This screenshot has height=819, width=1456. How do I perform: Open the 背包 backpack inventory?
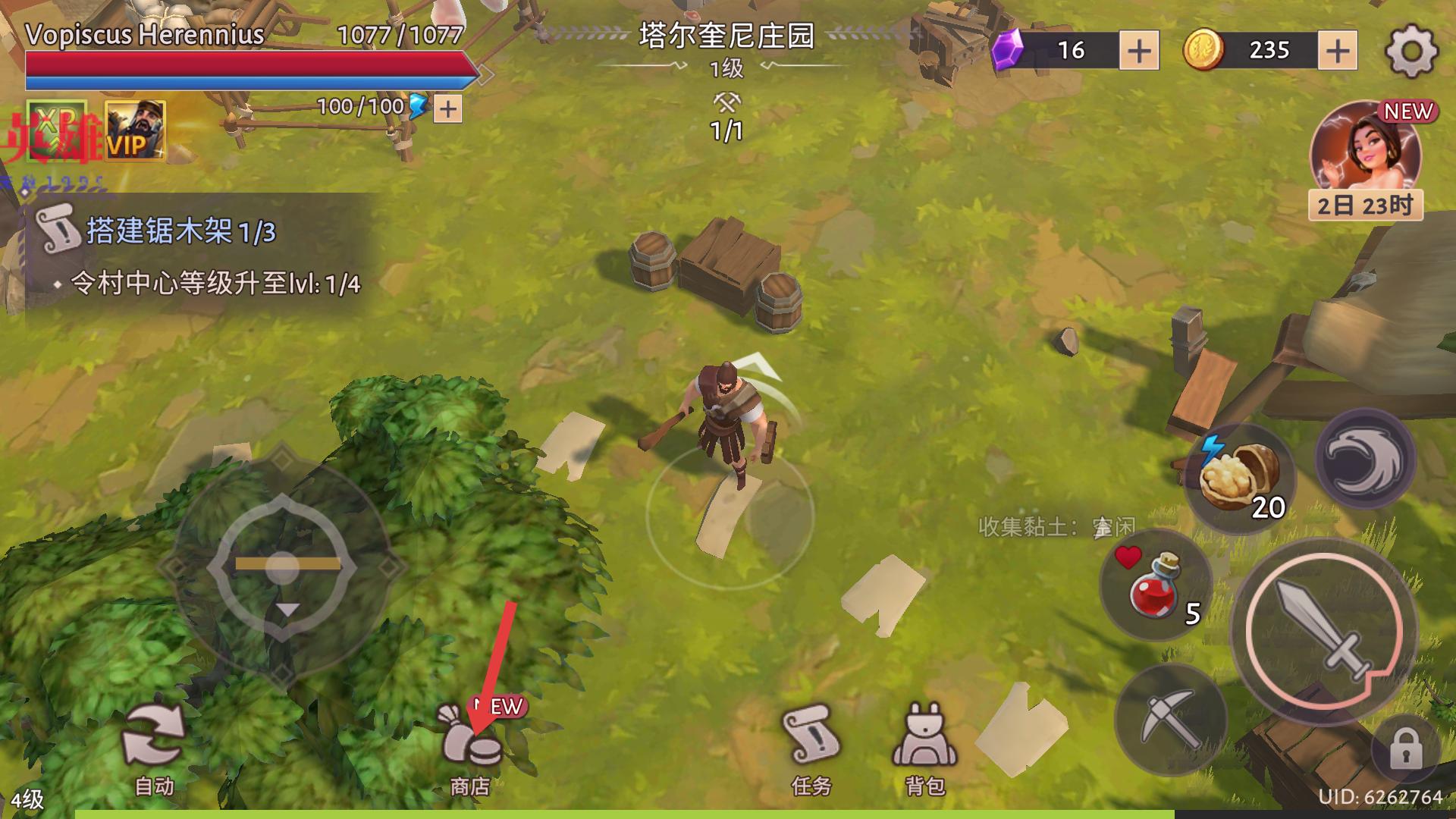coord(924,748)
